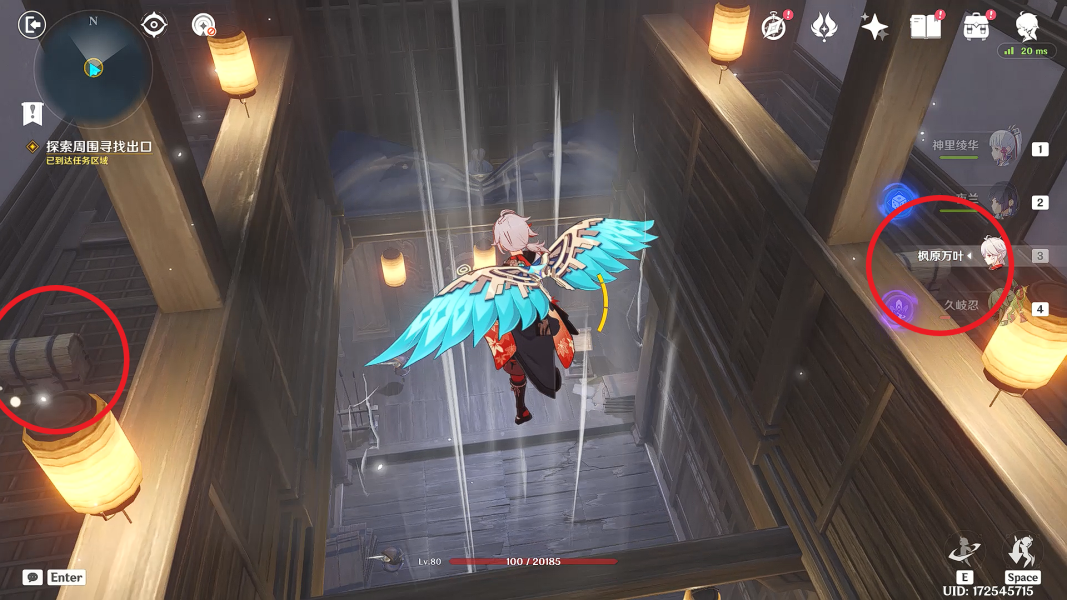Open the circular minimap
The height and width of the screenshot is (600, 1067).
(93, 68)
